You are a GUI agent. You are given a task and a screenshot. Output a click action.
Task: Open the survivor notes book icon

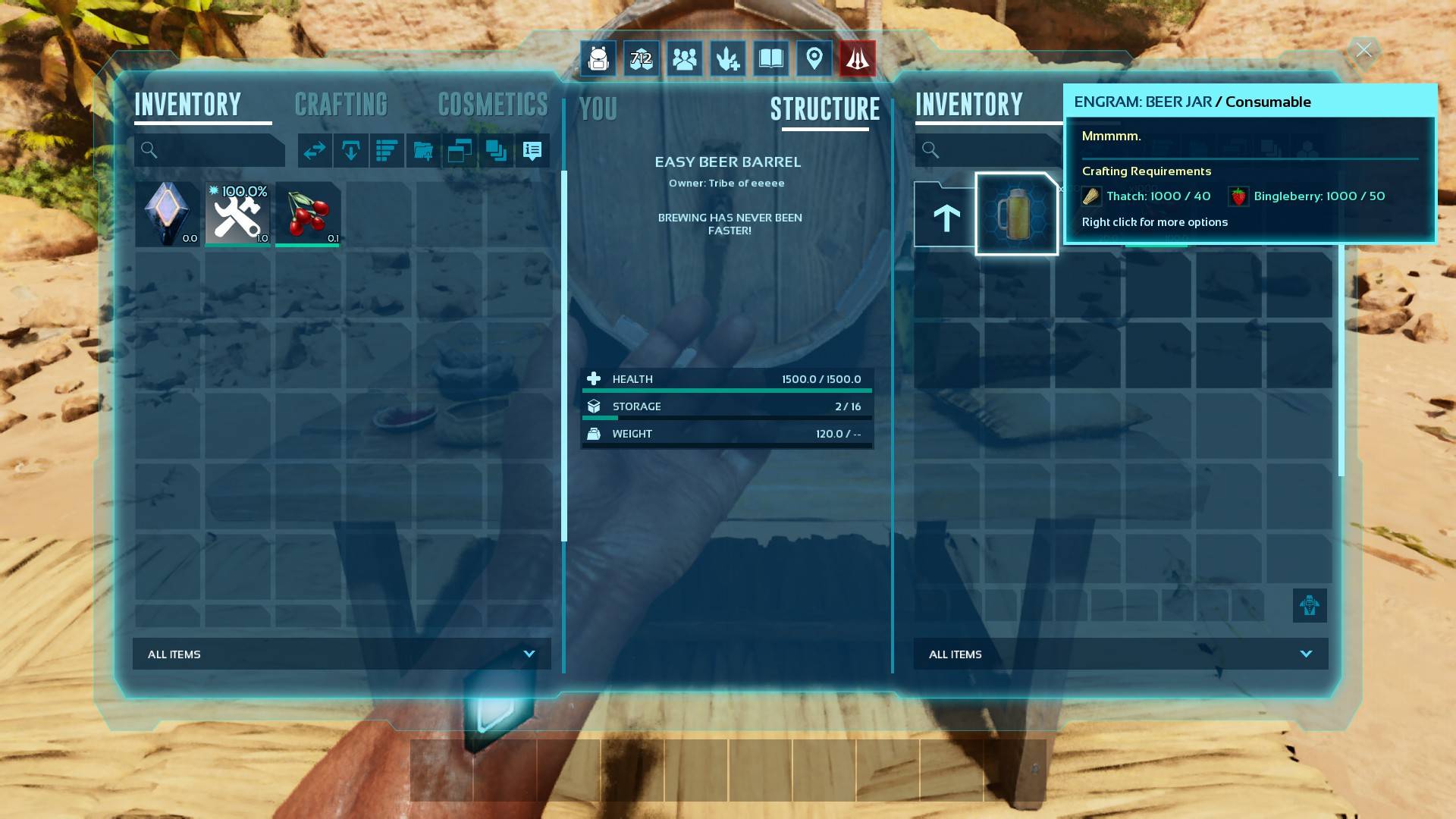tap(770, 58)
